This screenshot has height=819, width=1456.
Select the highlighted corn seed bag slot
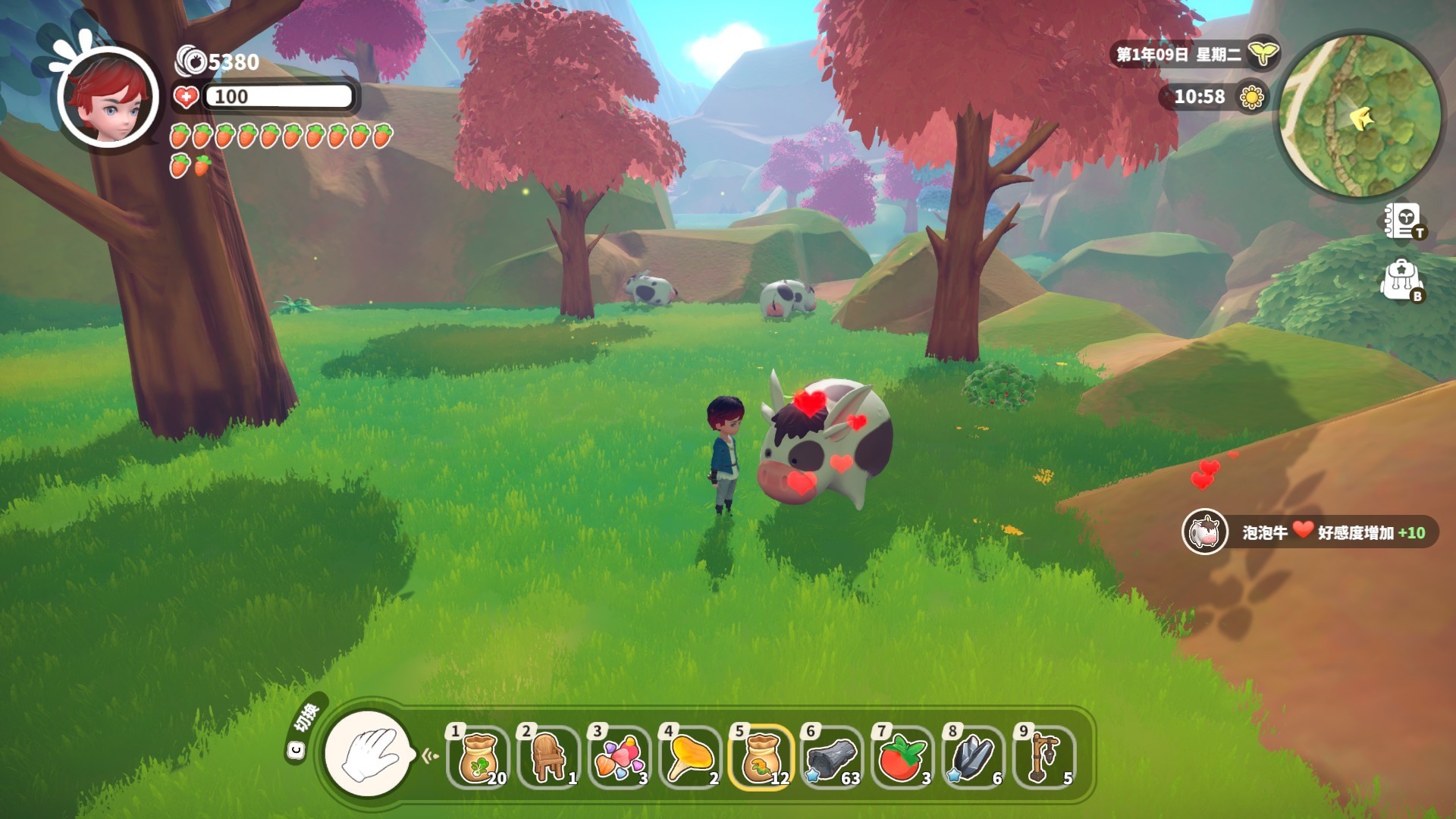pyautogui.click(x=761, y=758)
